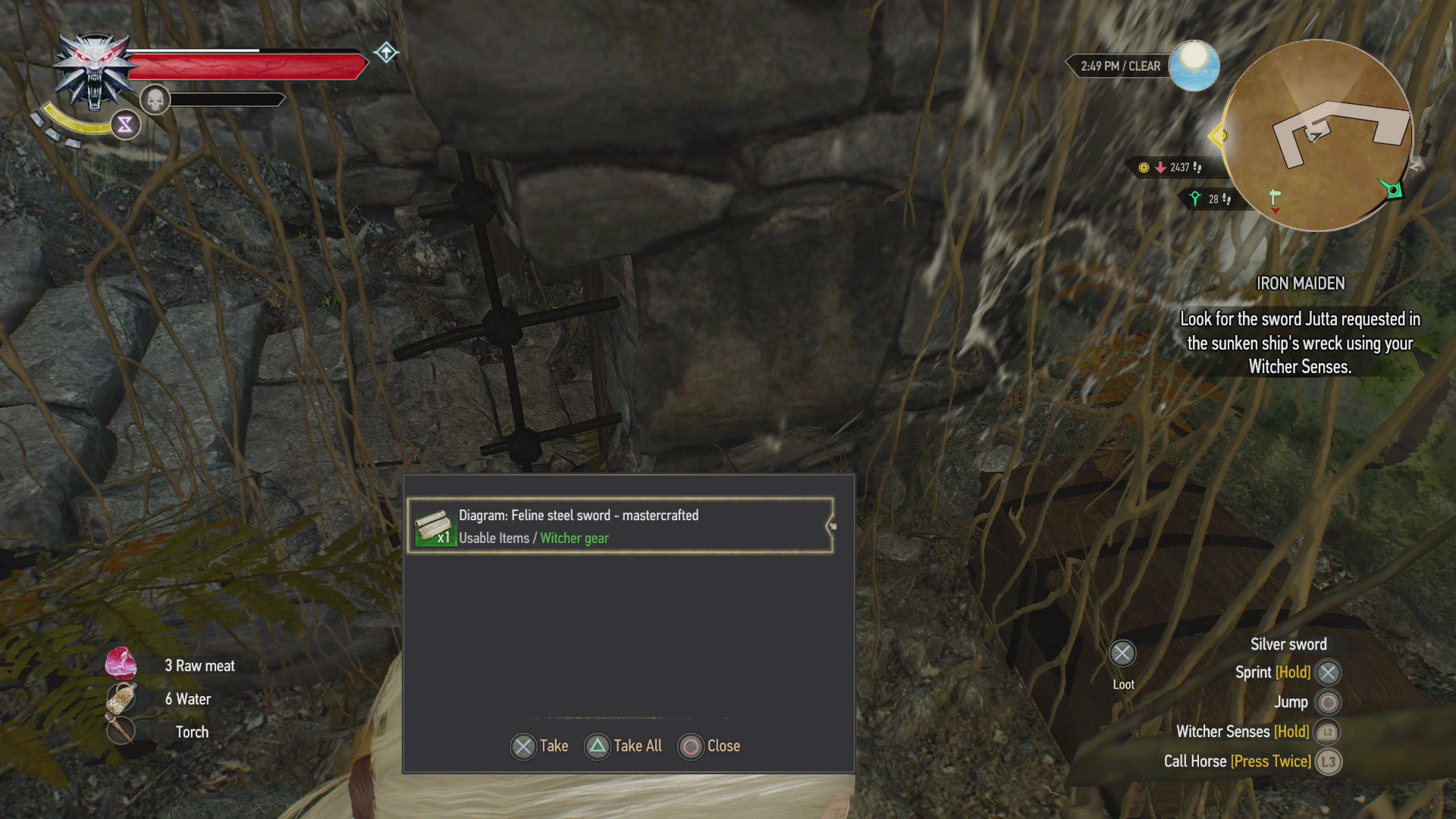Click the sun weather icon
This screenshot has width=1456, height=819.
1194,65
